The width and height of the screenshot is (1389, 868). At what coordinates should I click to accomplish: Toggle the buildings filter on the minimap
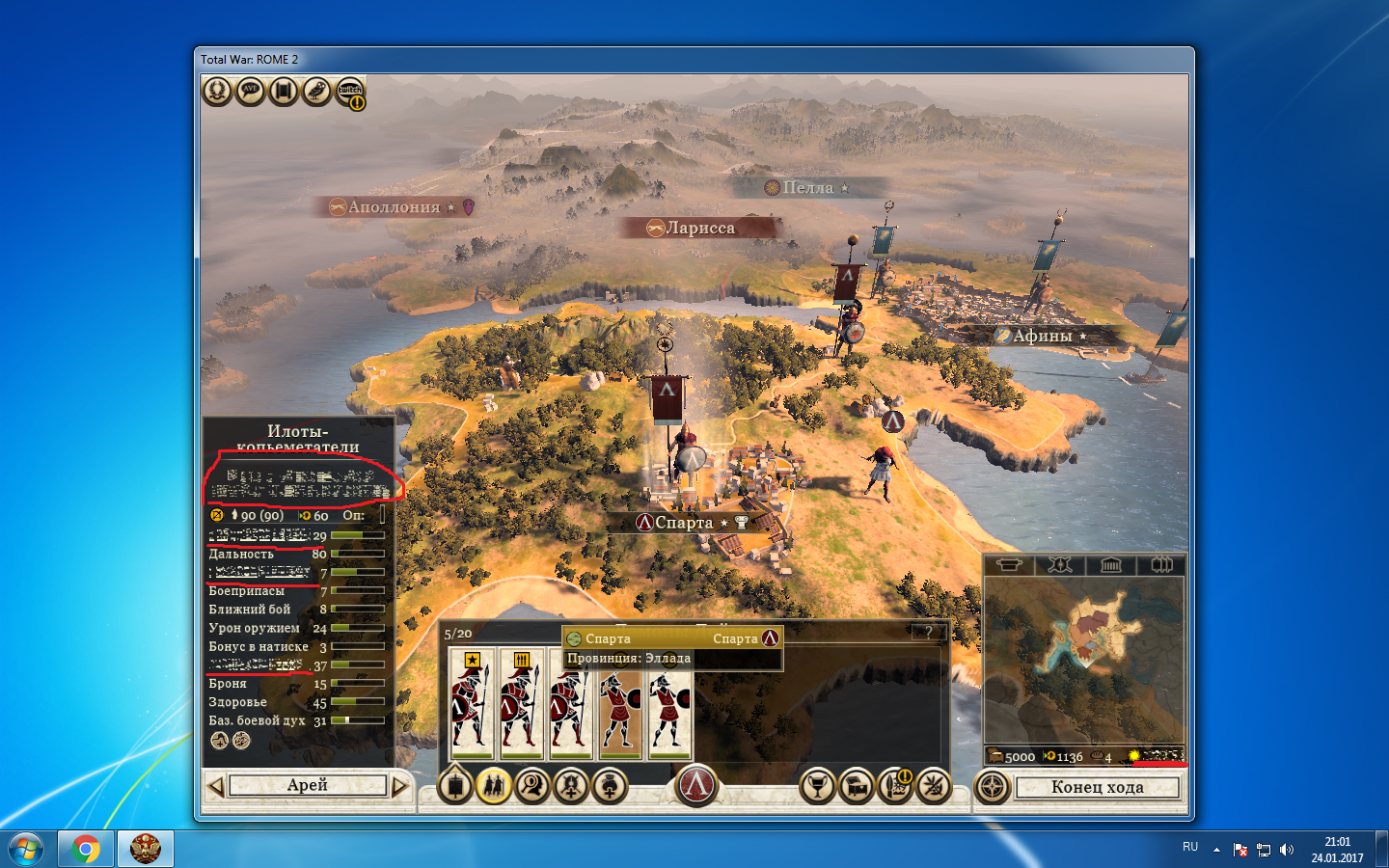[1111, 566]
